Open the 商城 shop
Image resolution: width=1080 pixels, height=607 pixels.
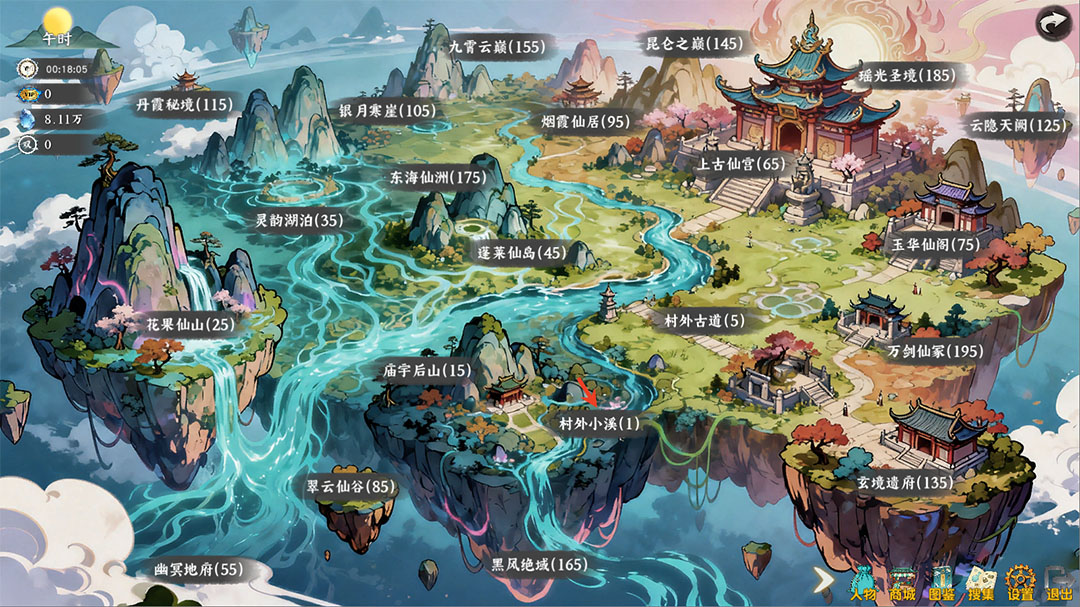click(x=903, y=582)
